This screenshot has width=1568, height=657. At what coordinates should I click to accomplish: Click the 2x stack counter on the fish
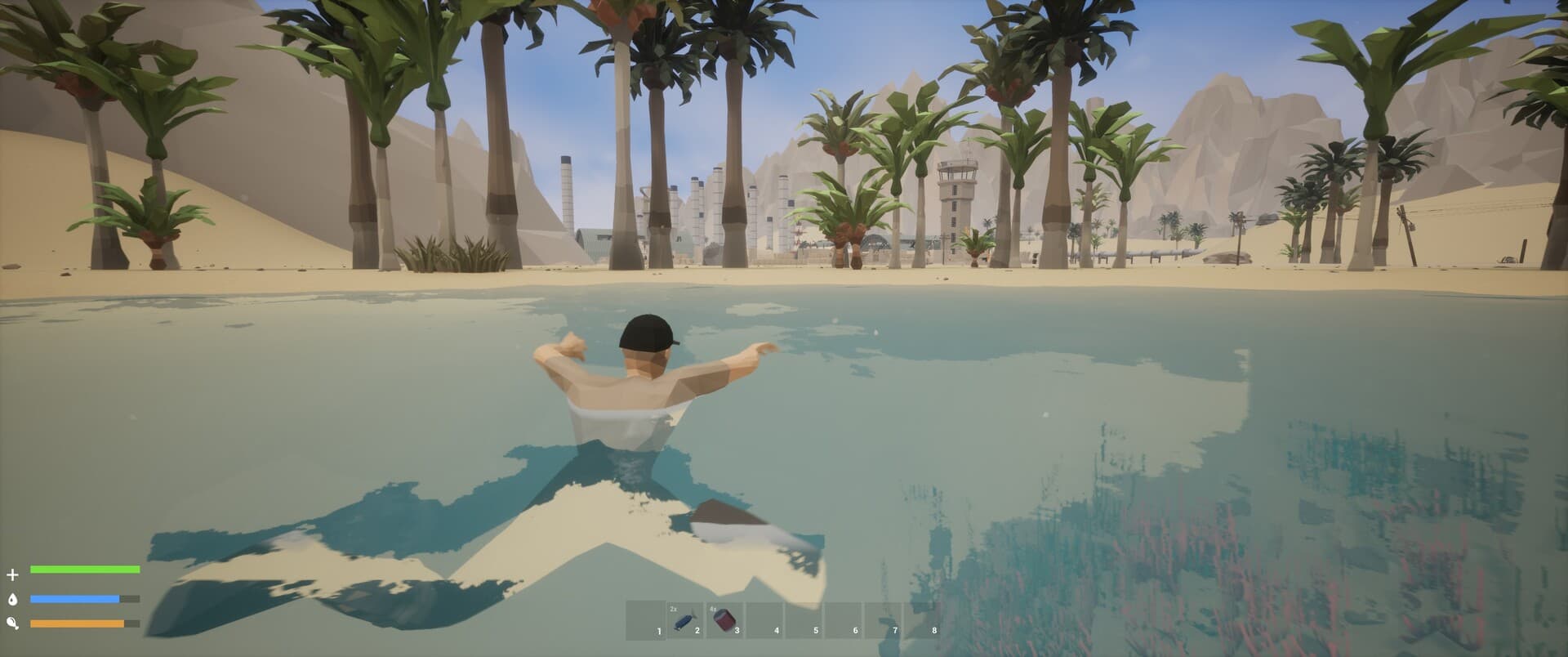(x=675, y=609)
